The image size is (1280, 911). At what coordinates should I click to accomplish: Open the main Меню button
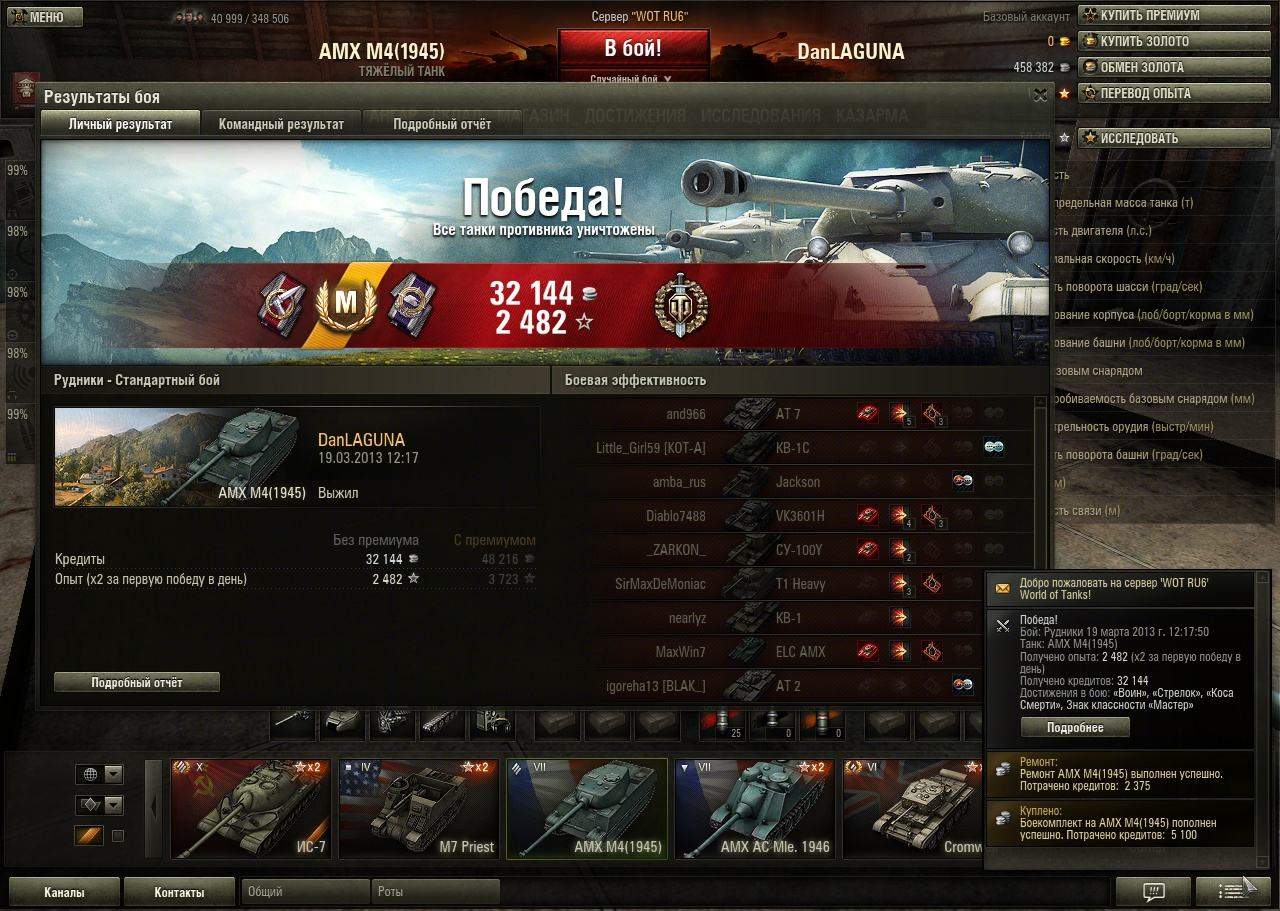point(46,17)
